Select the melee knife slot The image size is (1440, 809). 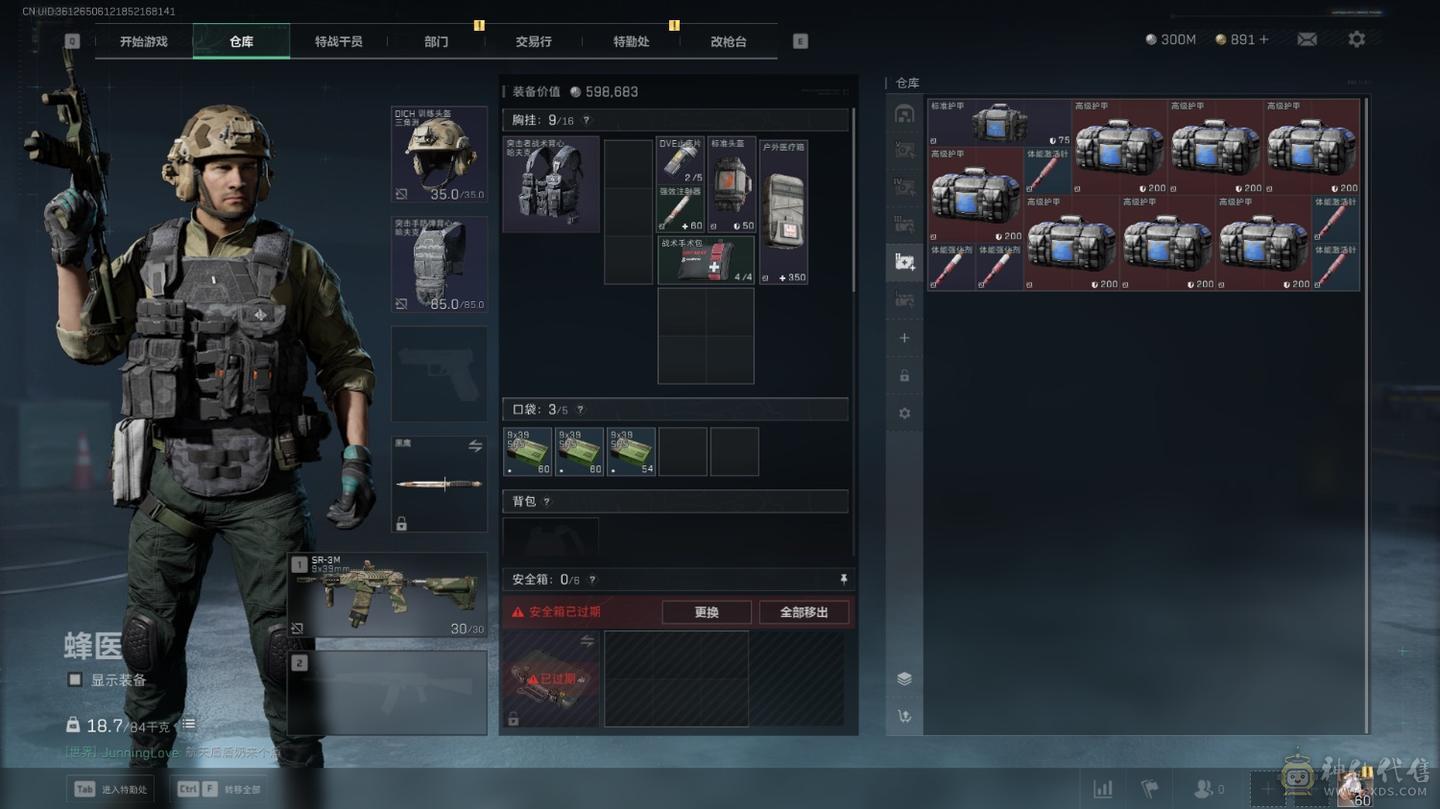tap(439, 484)
